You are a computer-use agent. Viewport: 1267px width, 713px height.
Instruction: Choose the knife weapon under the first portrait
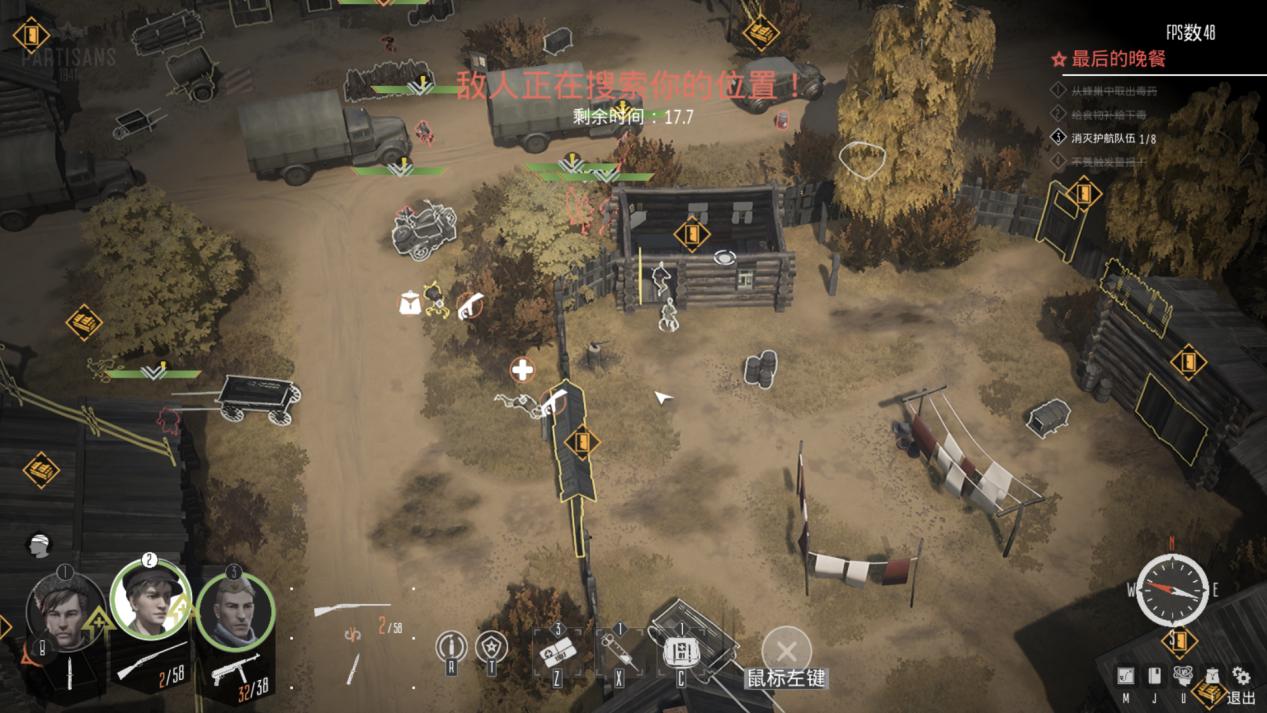(x=71, y=671)
